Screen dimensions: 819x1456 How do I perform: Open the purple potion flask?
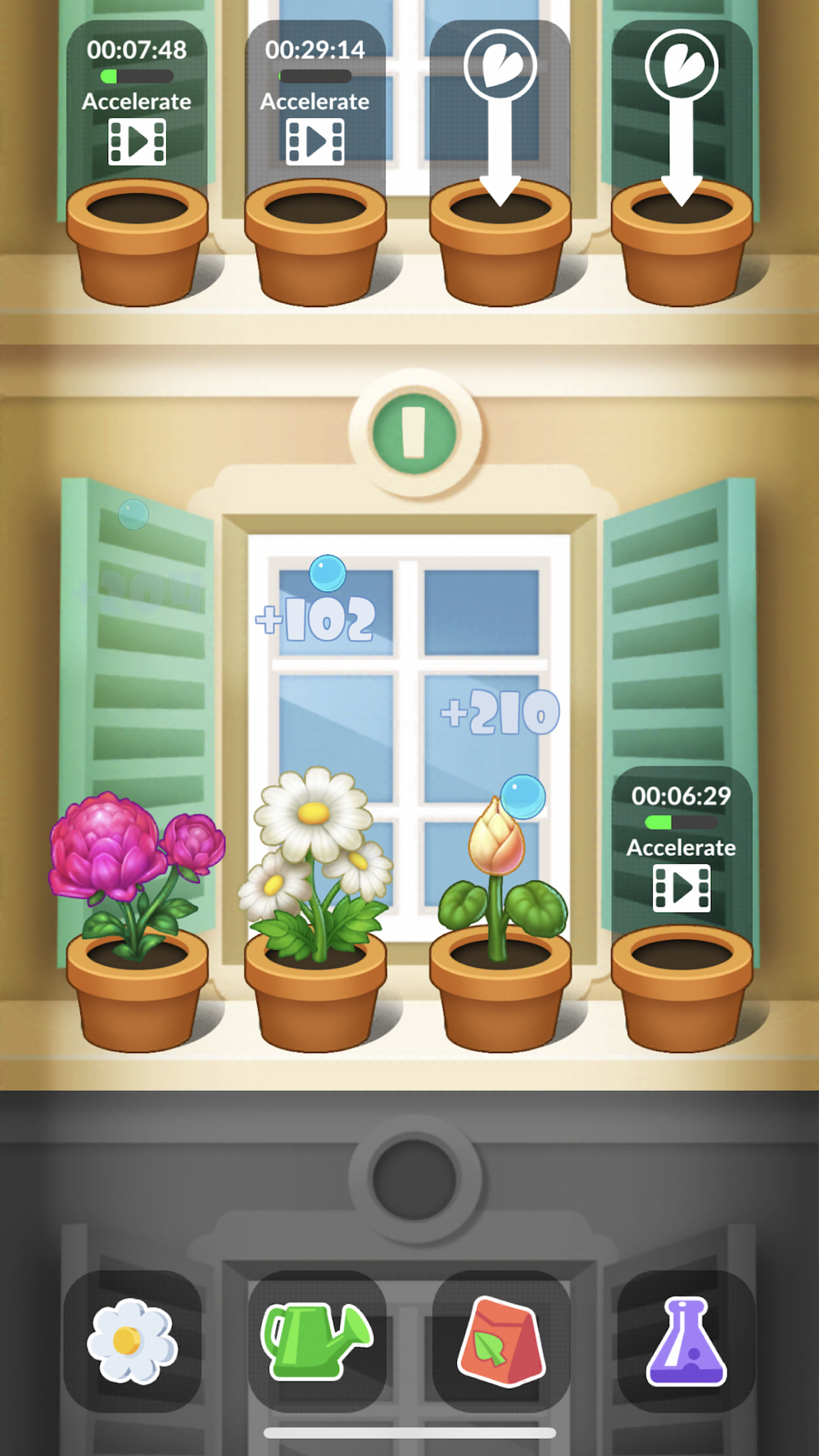(686, 1341)
